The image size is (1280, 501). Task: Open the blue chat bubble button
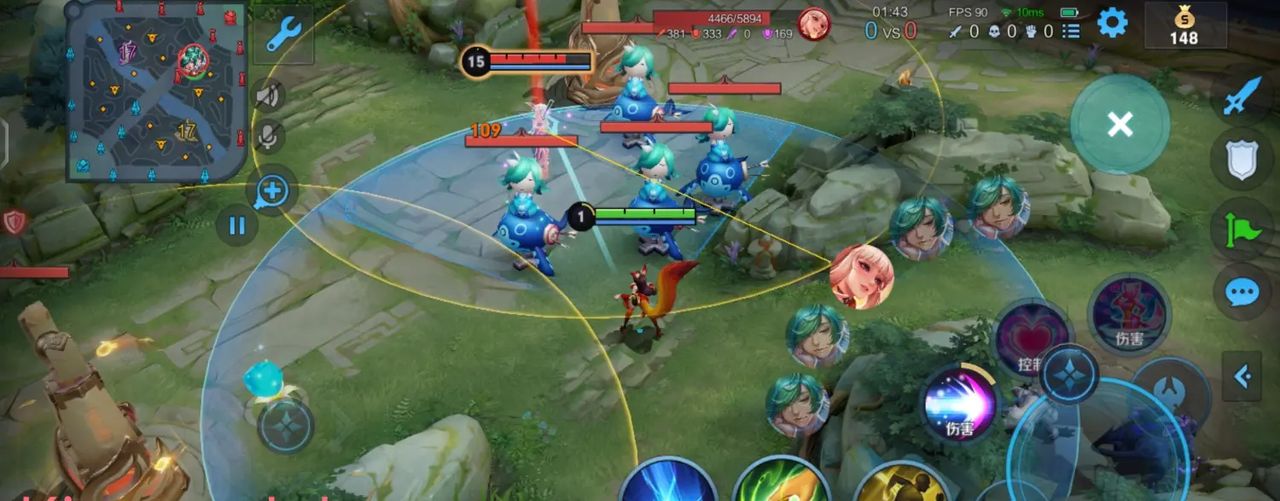(x=1242, y=292)
